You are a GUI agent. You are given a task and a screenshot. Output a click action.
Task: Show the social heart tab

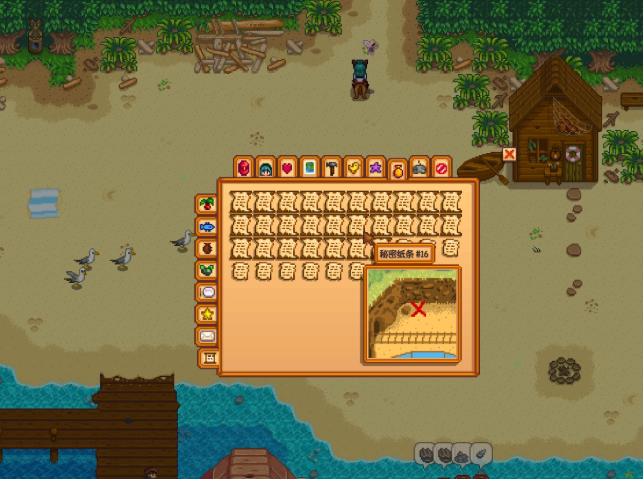[x=287, y=167]
